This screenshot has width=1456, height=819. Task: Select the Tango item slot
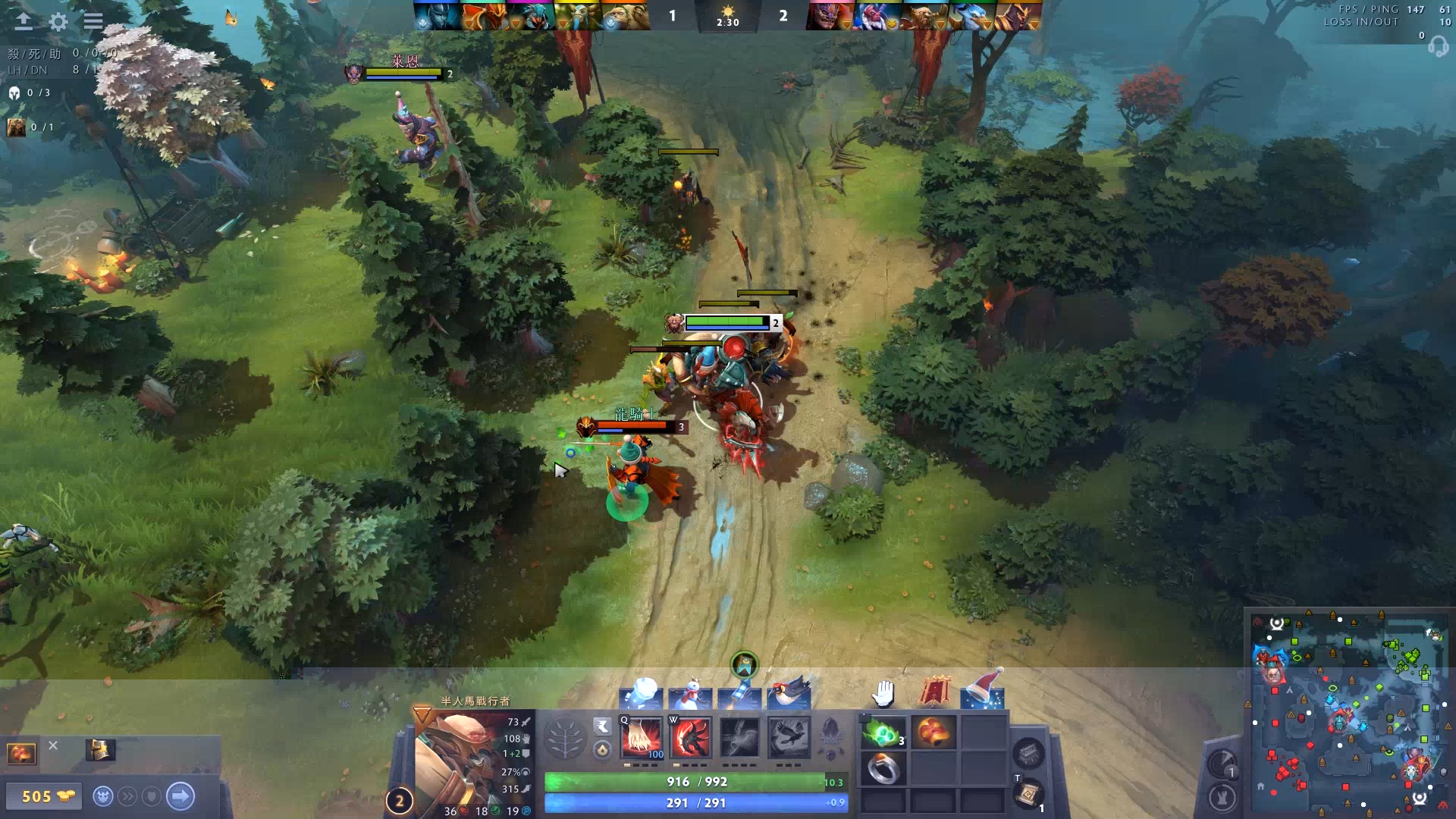click(x=883, y=733)
